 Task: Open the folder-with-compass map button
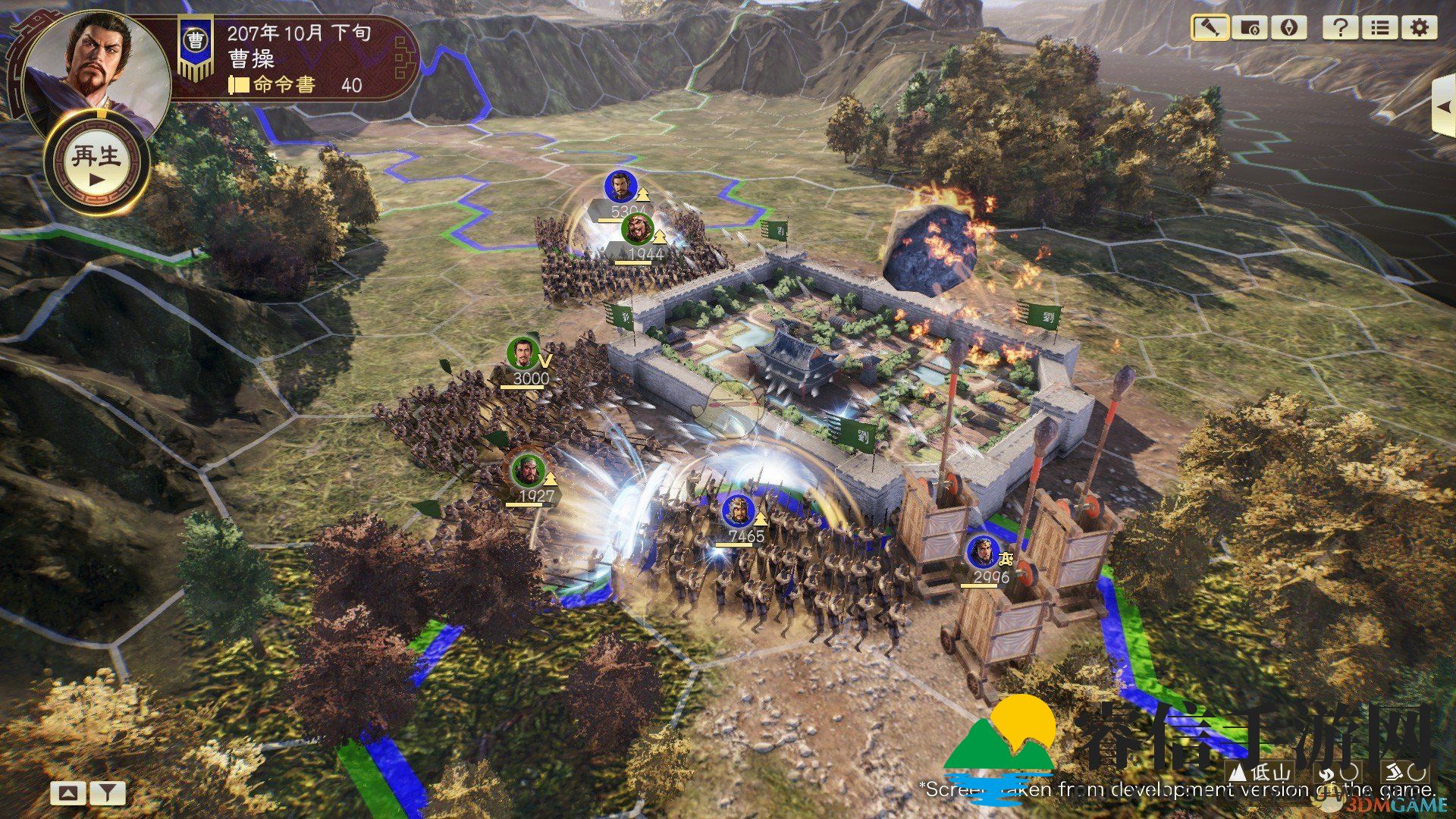[1249, 28]
